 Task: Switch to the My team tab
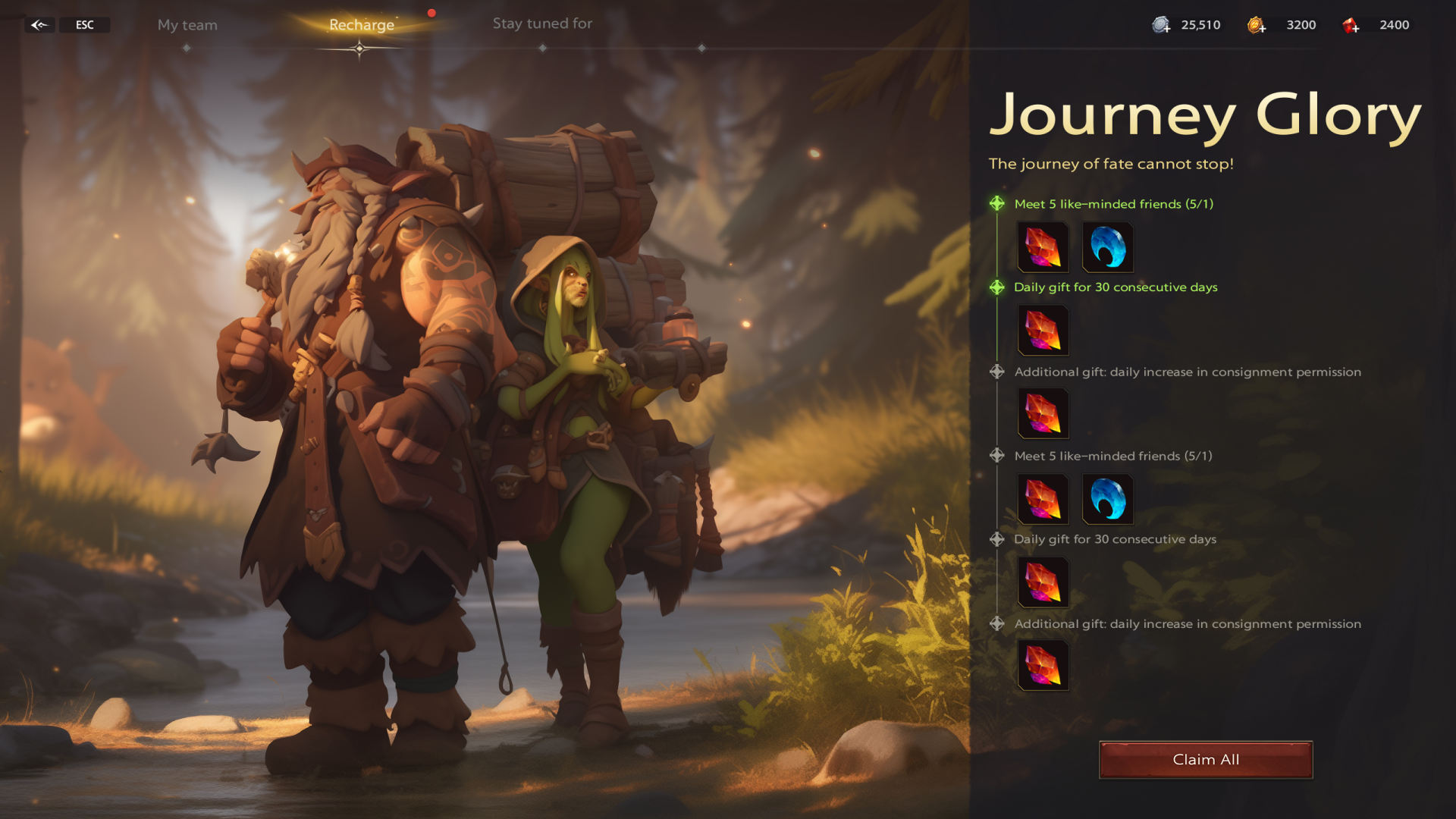pyautogui.click(x=187, y=25)
